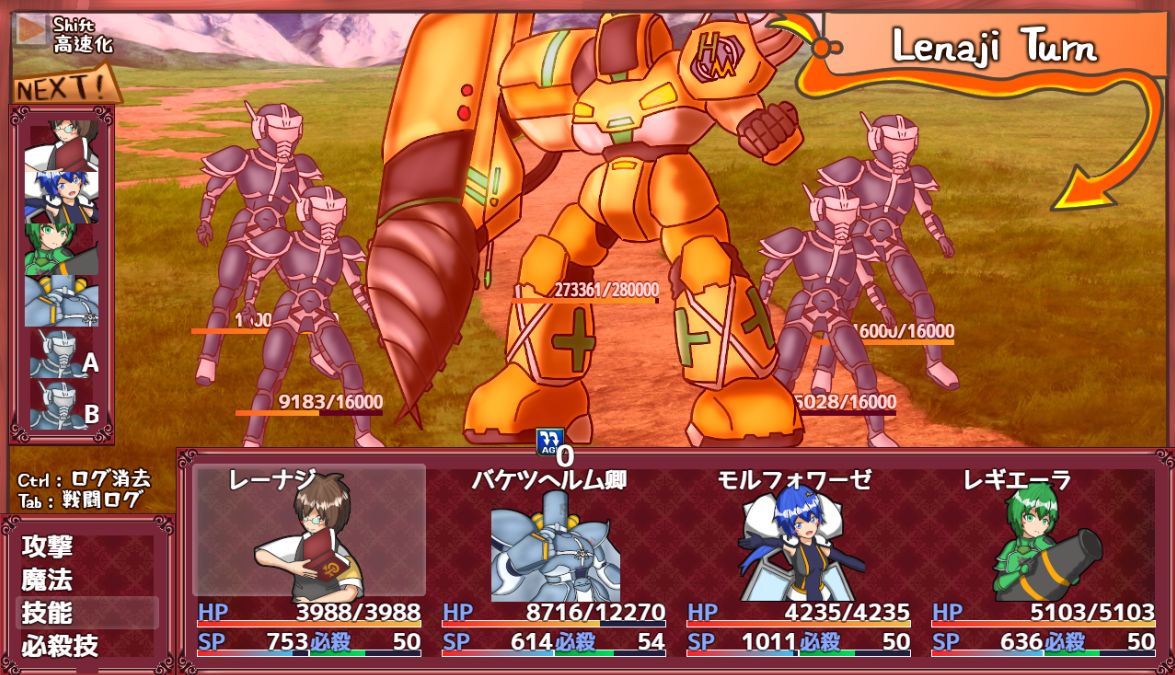Click the AGI buff icon above the party panel

click(x=549, y=441)
